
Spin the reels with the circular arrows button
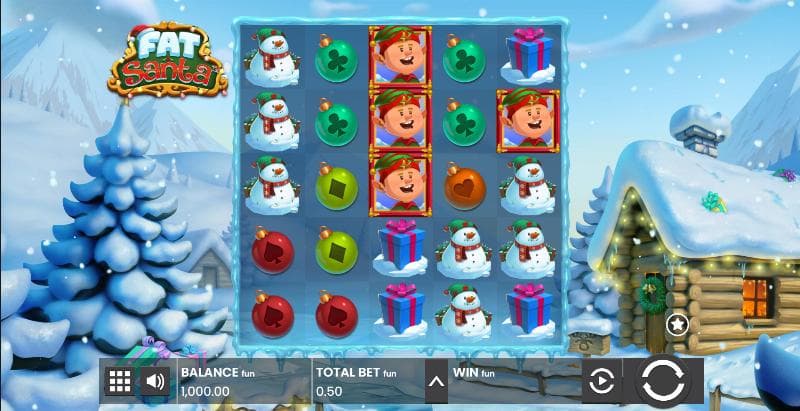pyautogui.click(x=661, y=381)
